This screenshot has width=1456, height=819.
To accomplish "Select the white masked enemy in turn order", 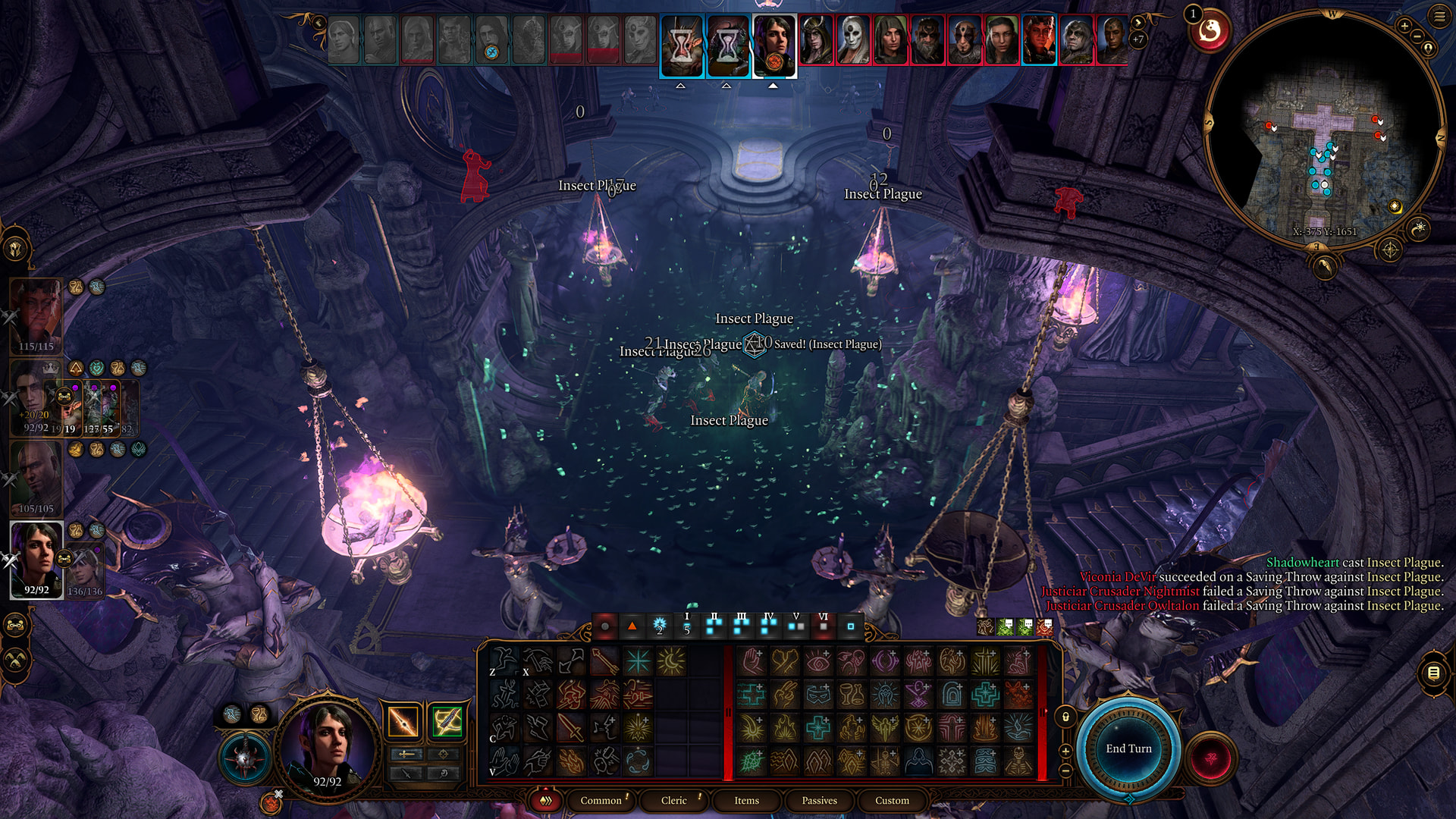I will point(853,39).
